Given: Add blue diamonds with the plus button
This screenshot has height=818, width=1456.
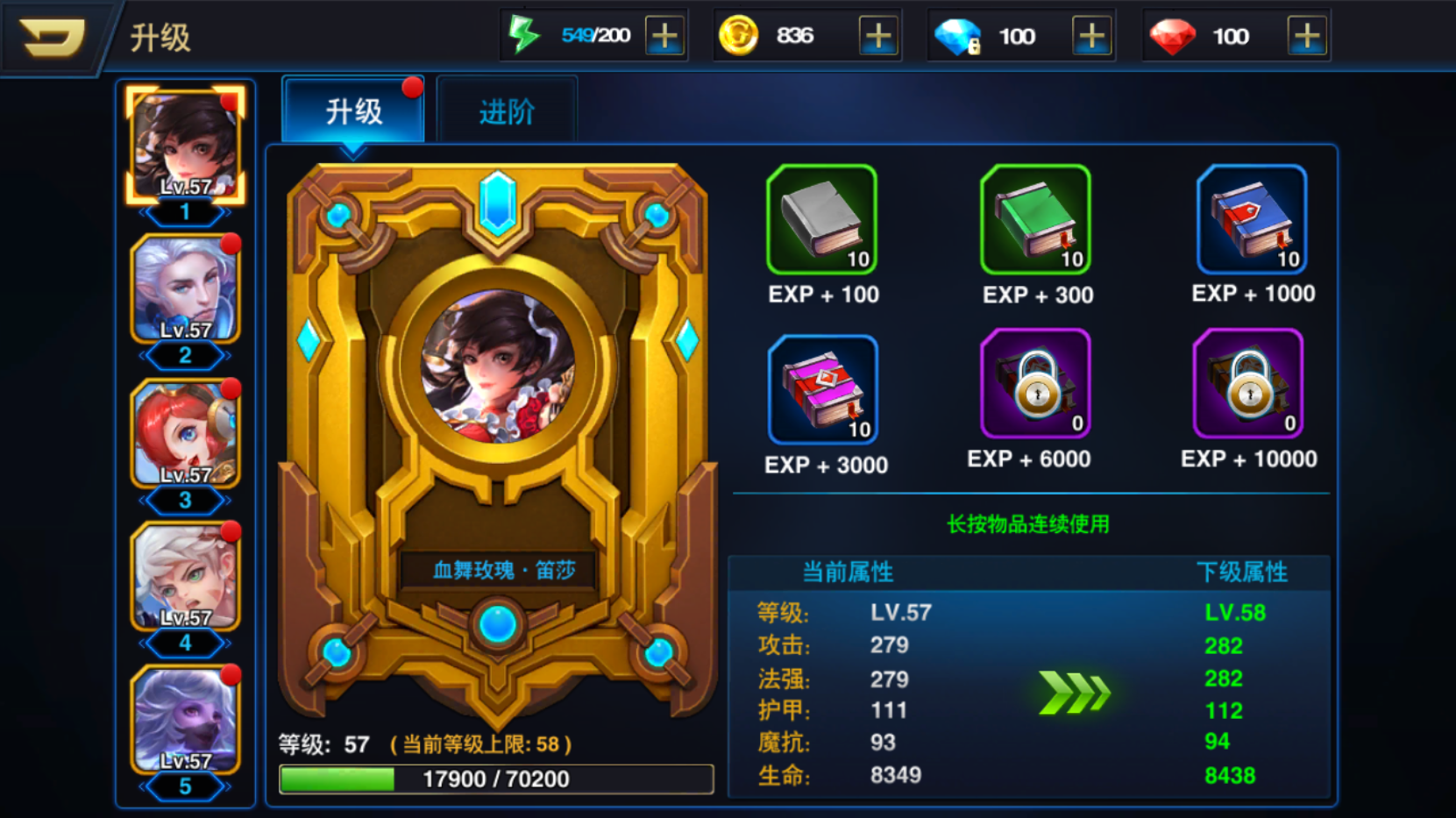Looking at the screenshot, I should pyautogui.click(x=1091, y=36).
